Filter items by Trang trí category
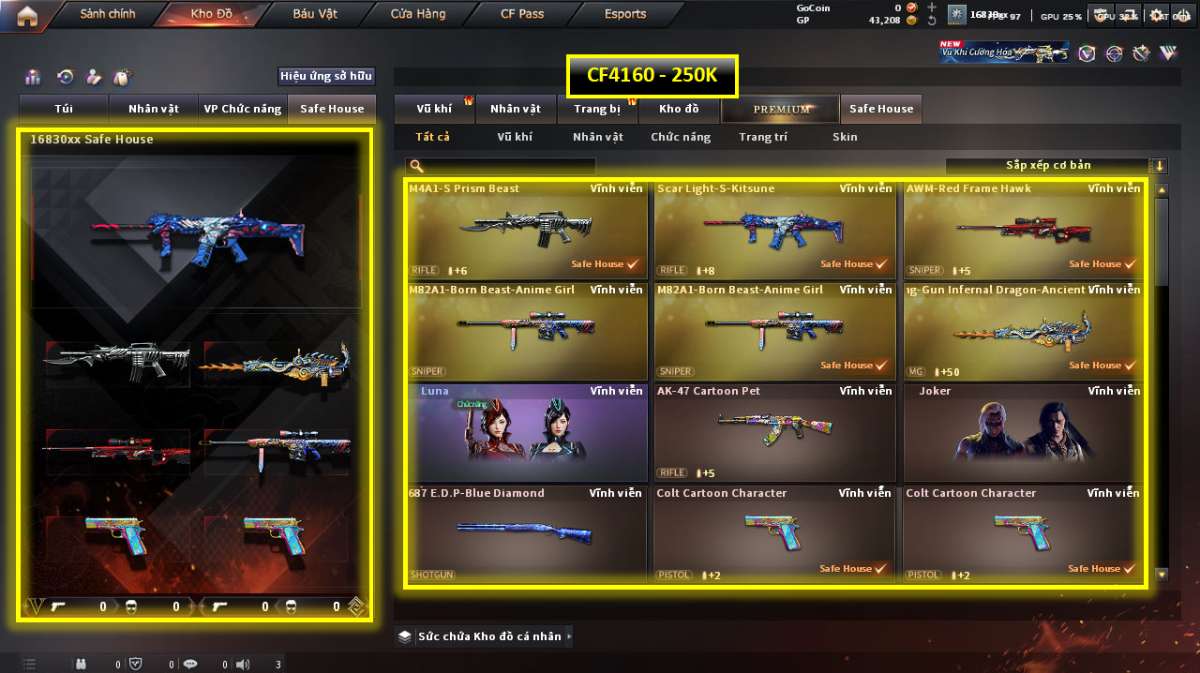This screenshot has height=673, width=1200. 763,137
